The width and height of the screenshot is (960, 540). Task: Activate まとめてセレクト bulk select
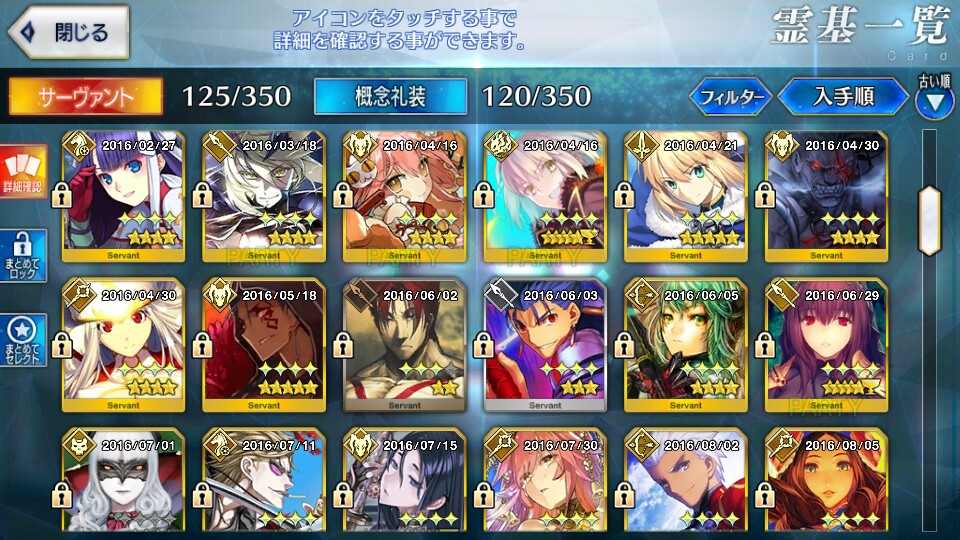[23, 340]
